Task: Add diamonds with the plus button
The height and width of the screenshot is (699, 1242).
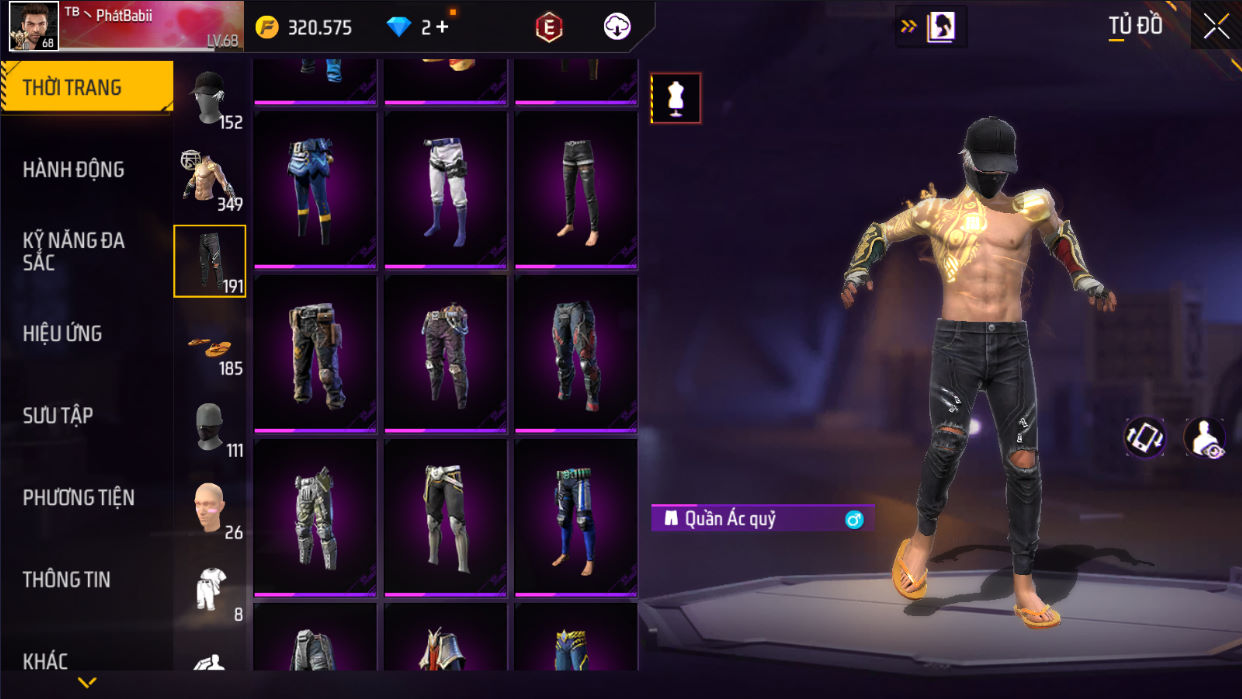Action: click(x=442, y=27)
